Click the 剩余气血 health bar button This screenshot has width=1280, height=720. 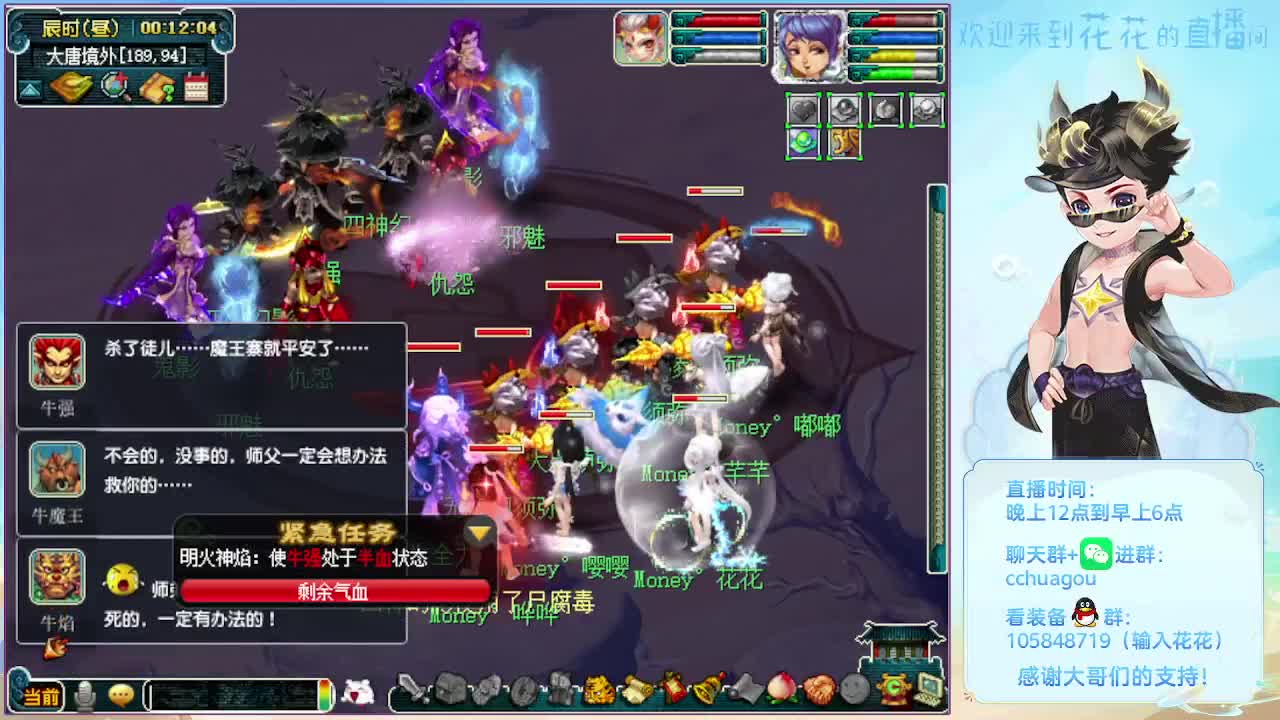(337, 589)
